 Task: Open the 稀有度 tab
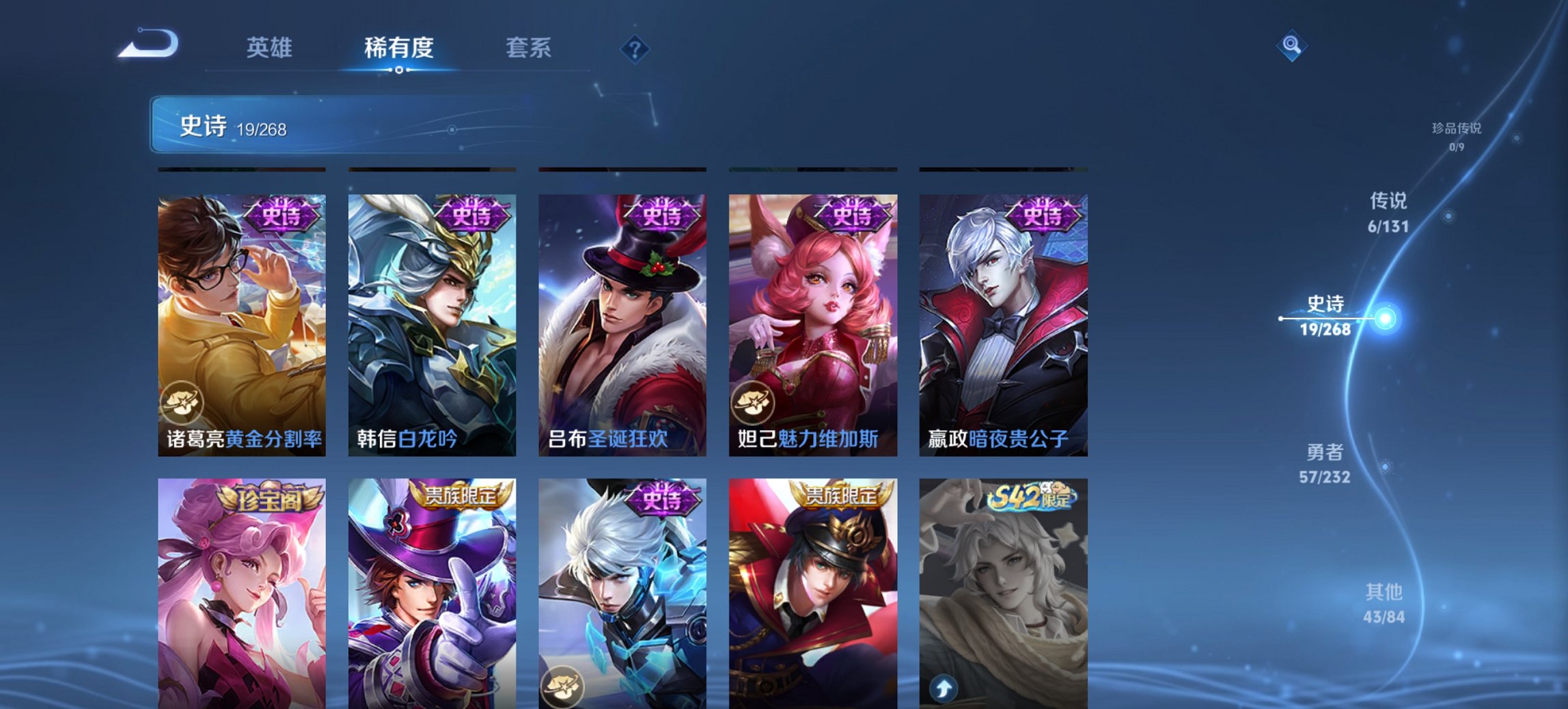398,48
